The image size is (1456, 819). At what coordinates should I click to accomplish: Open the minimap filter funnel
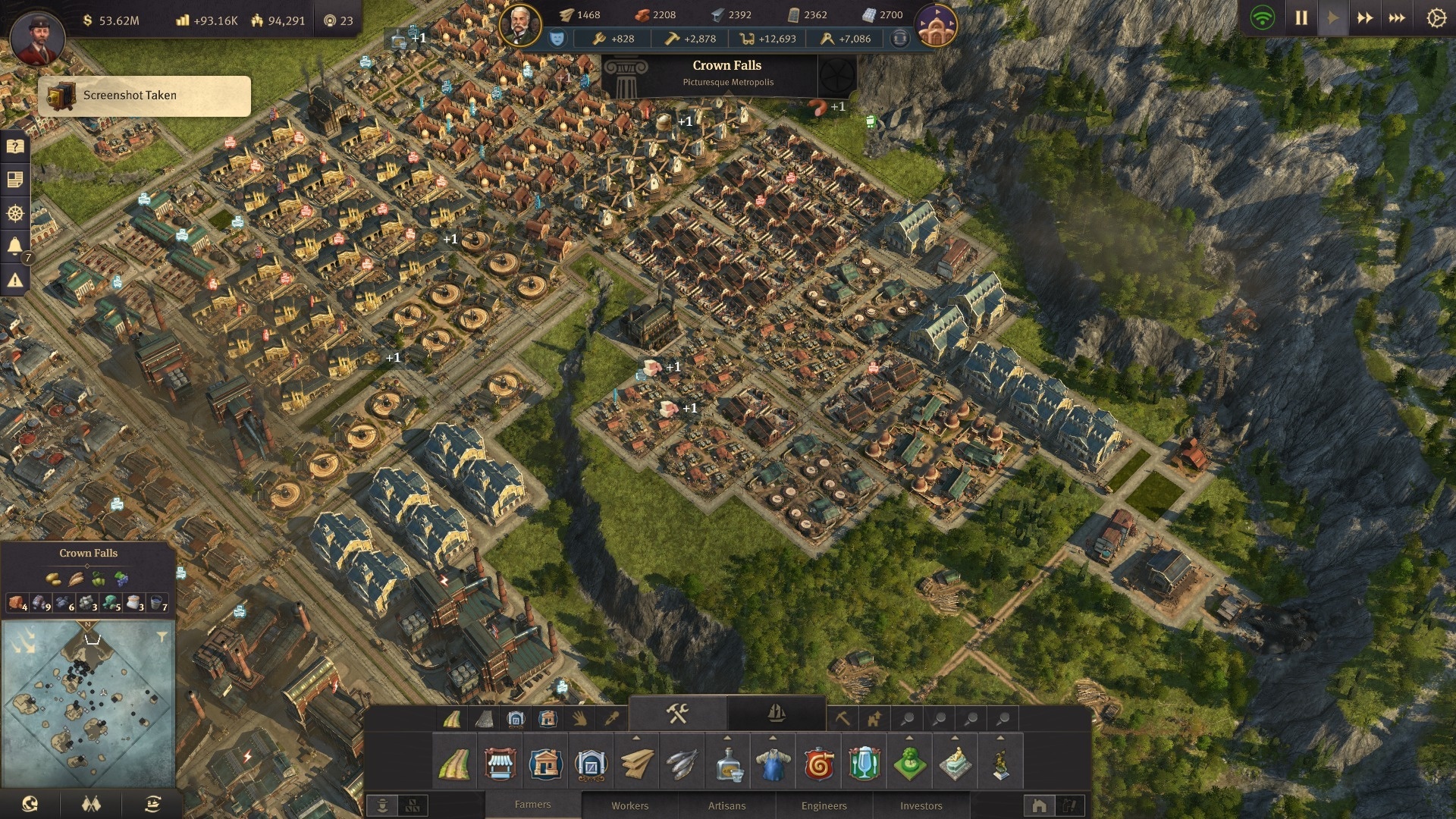coord(162,637)
